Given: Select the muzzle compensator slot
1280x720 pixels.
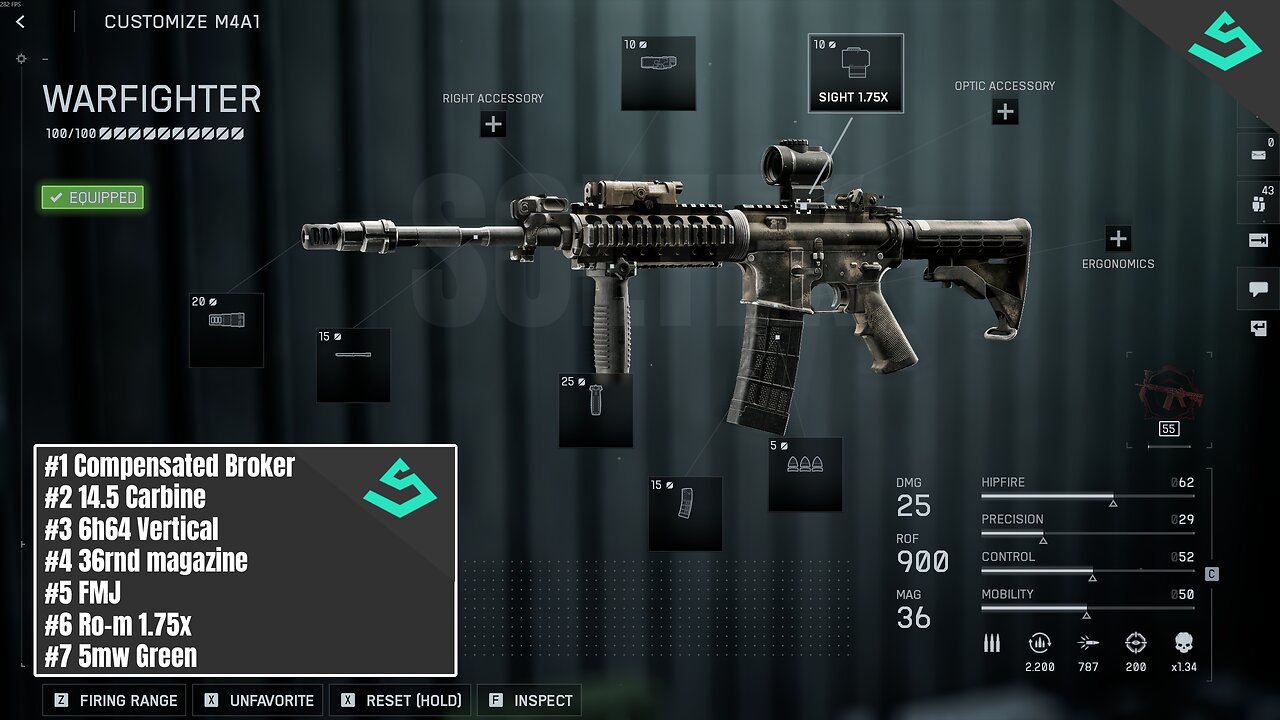Looking at the screenshot, I should pyautogui.click(x=226, y=330).
